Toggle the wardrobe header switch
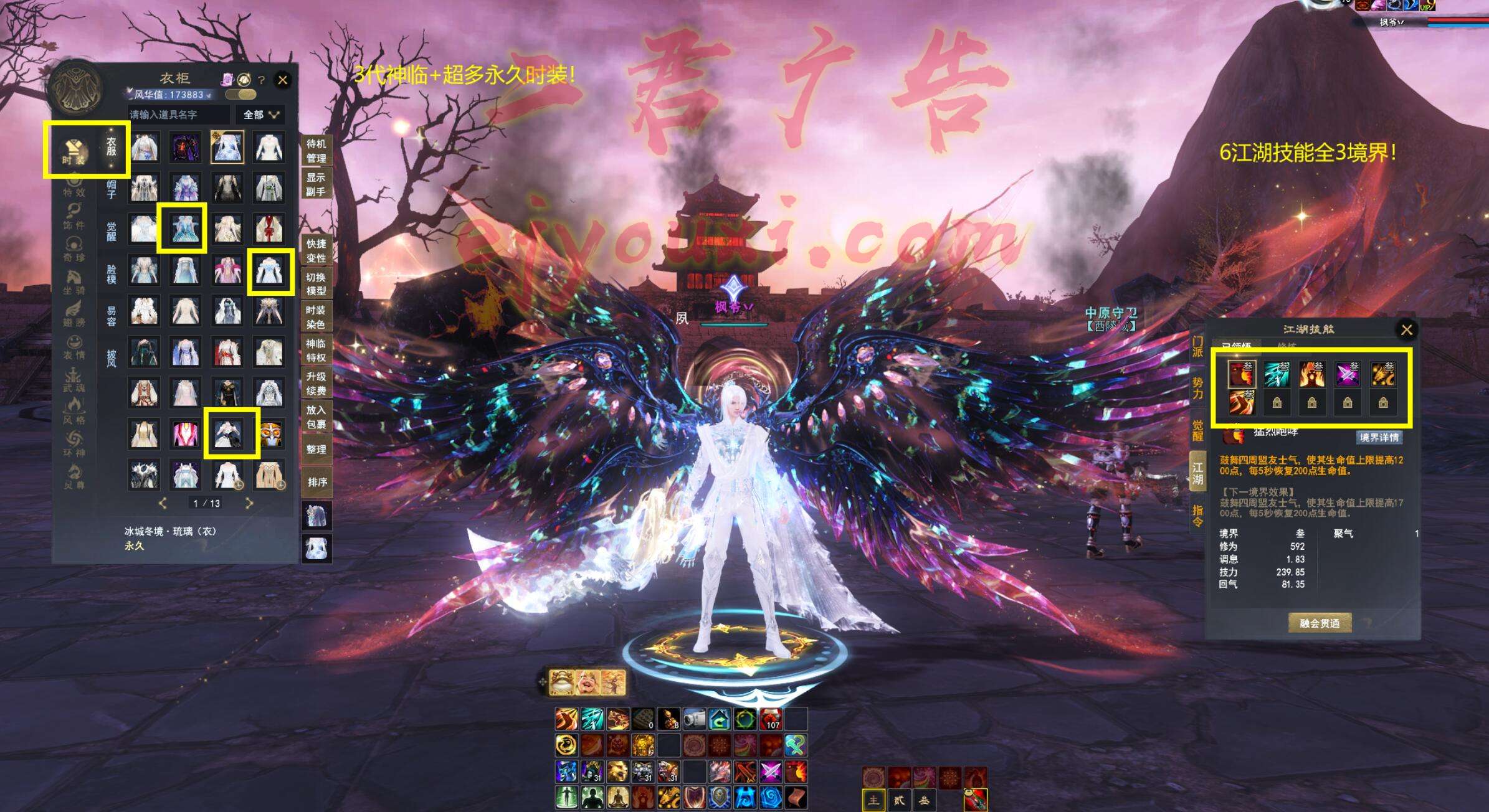 (240, 95)
